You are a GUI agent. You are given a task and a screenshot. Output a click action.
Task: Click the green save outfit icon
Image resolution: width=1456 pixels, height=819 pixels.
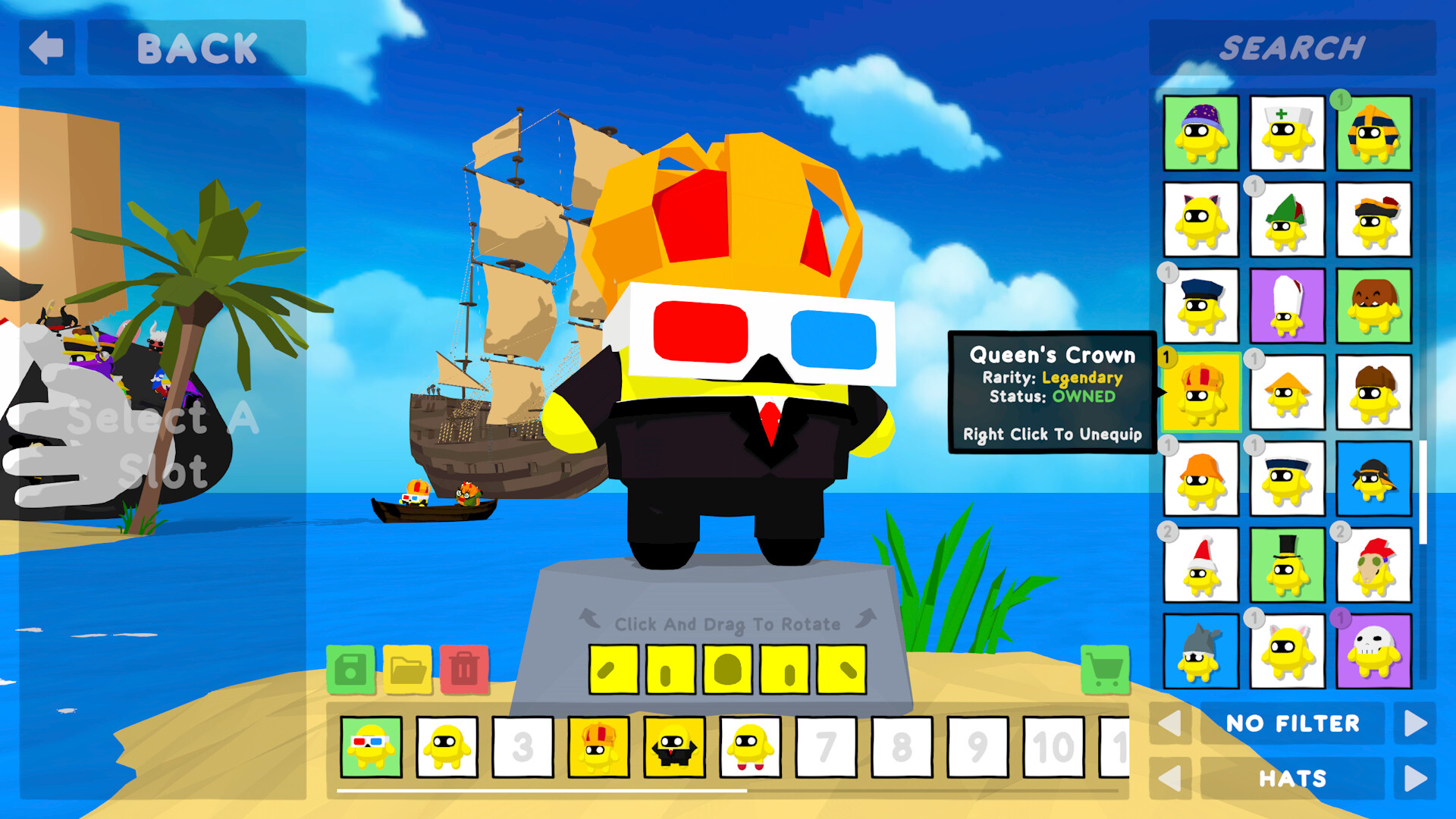[x=350, y=670]
